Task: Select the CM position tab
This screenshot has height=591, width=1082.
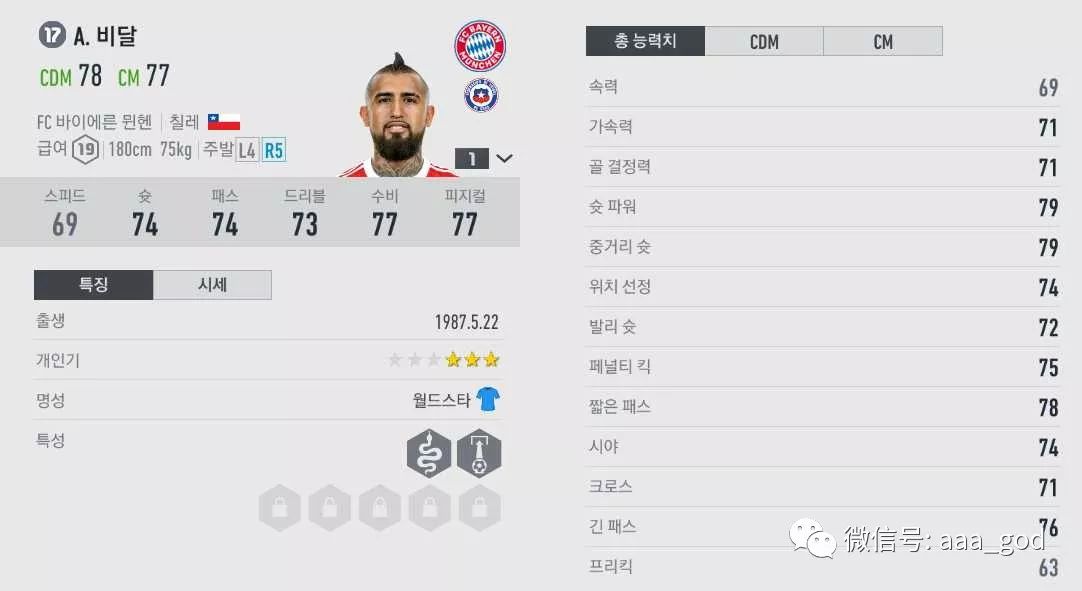Action: (x=882, y=41)
